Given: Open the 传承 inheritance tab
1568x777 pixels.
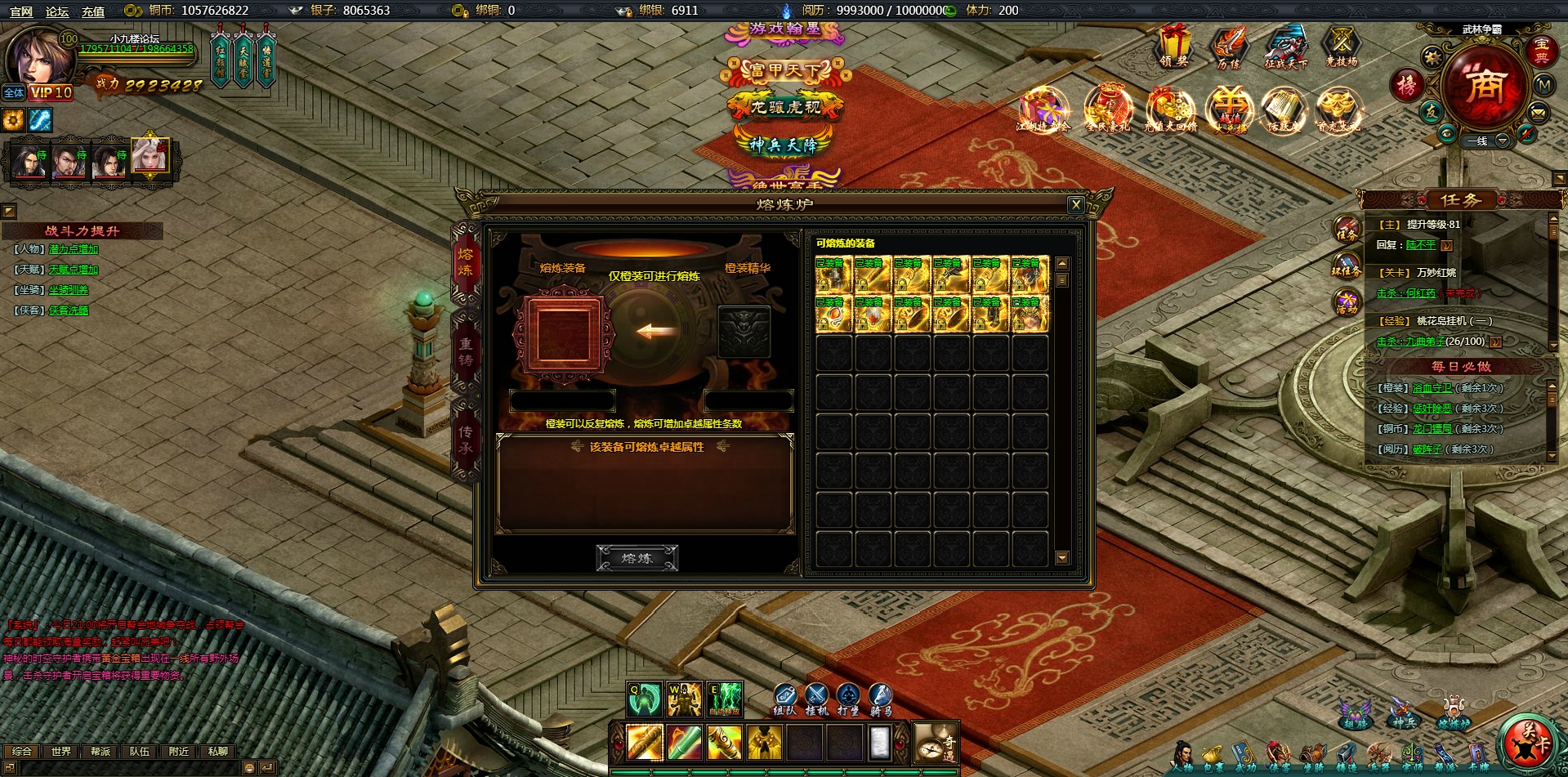Looking at the screenshot, I should [465, 440].
